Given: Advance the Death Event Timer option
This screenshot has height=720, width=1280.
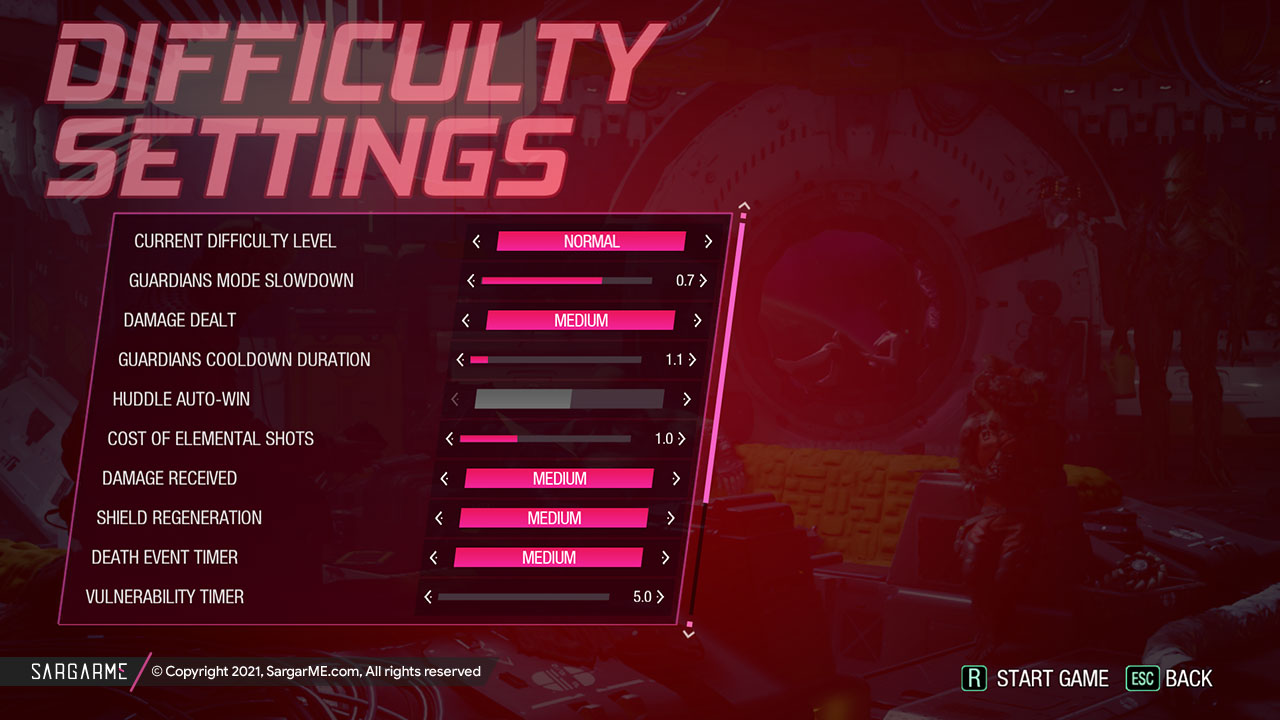Looking at the screenshot, I should coord(665,558).
